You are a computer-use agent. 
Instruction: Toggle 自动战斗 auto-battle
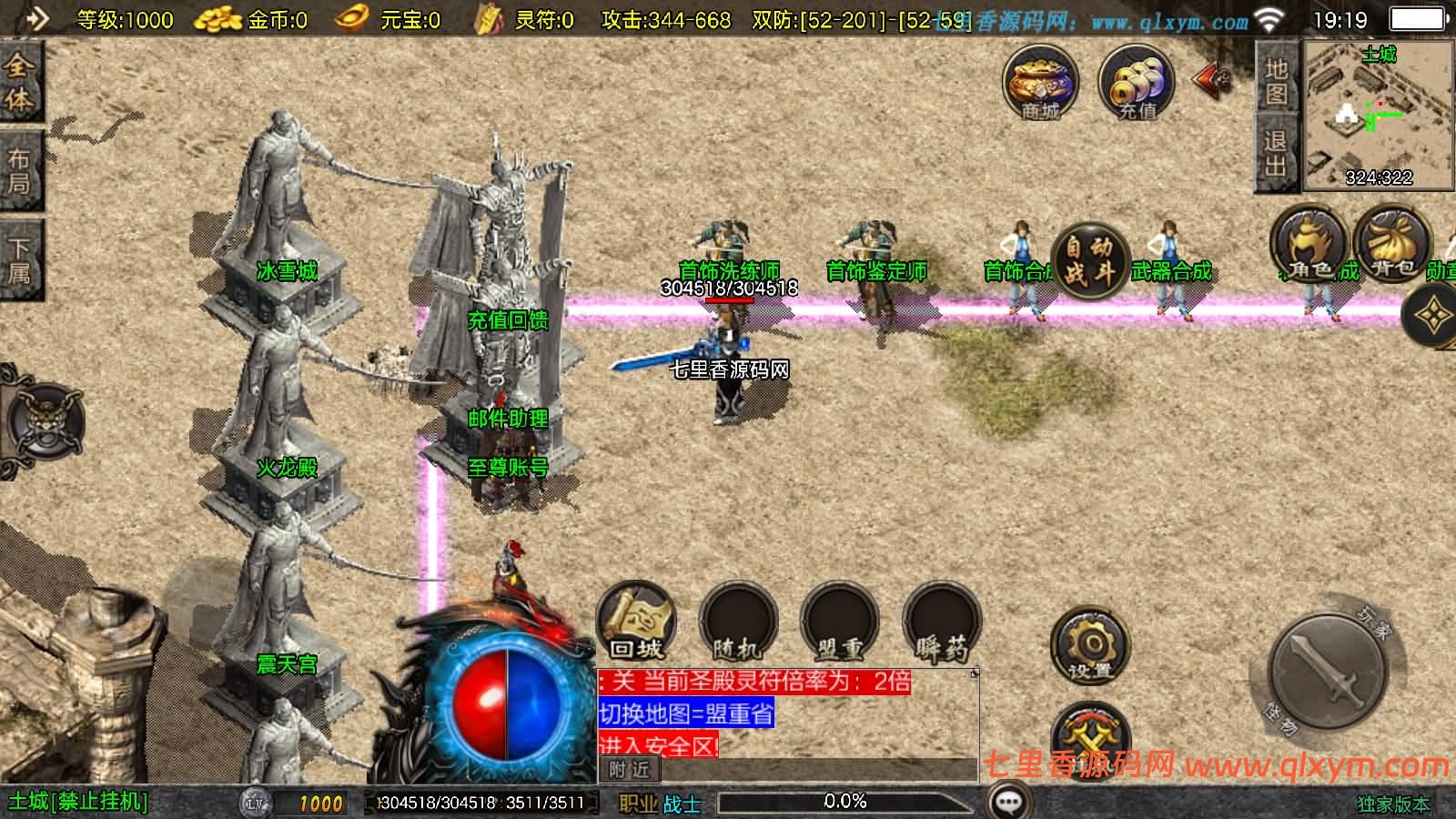(x=1089, y=261)
